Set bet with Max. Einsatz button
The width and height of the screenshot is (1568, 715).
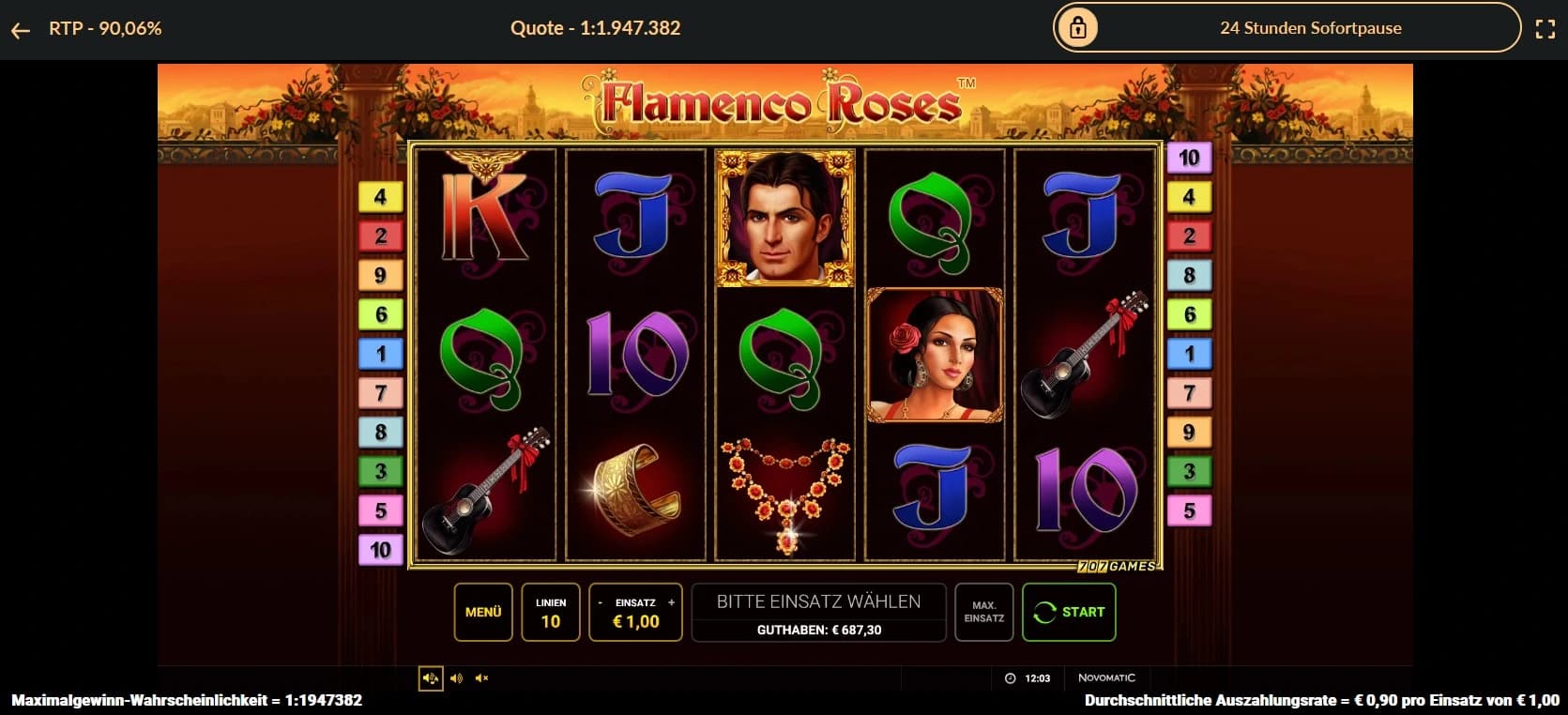[983, 612]
